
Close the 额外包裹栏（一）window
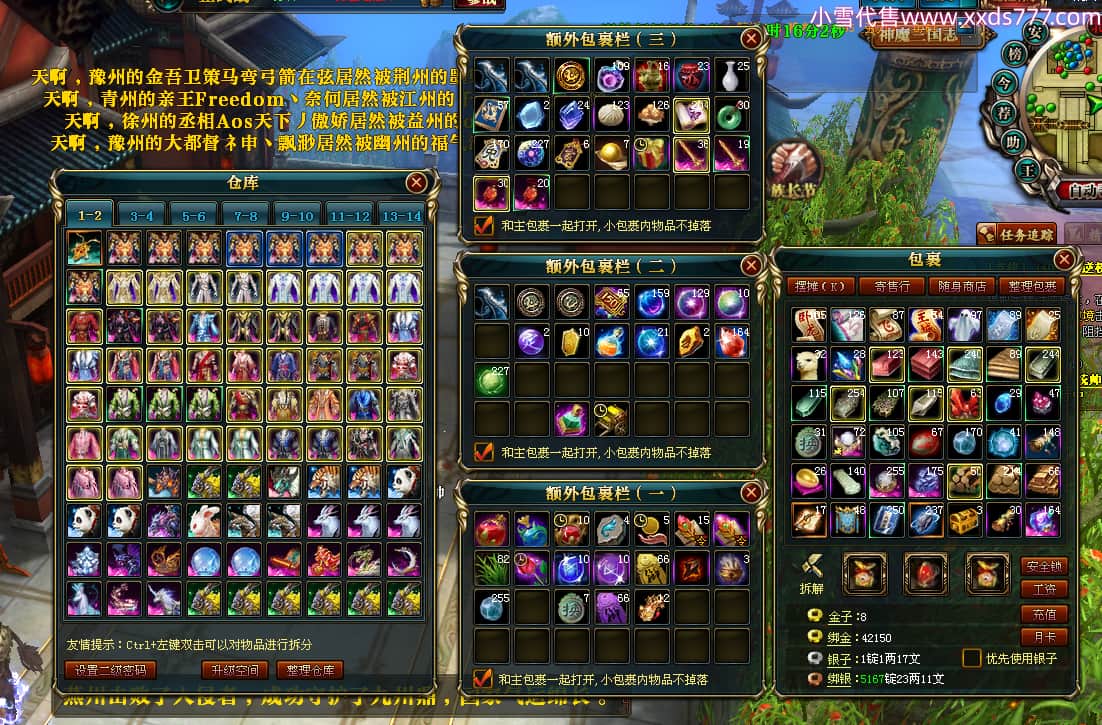(x=750, y=494)
